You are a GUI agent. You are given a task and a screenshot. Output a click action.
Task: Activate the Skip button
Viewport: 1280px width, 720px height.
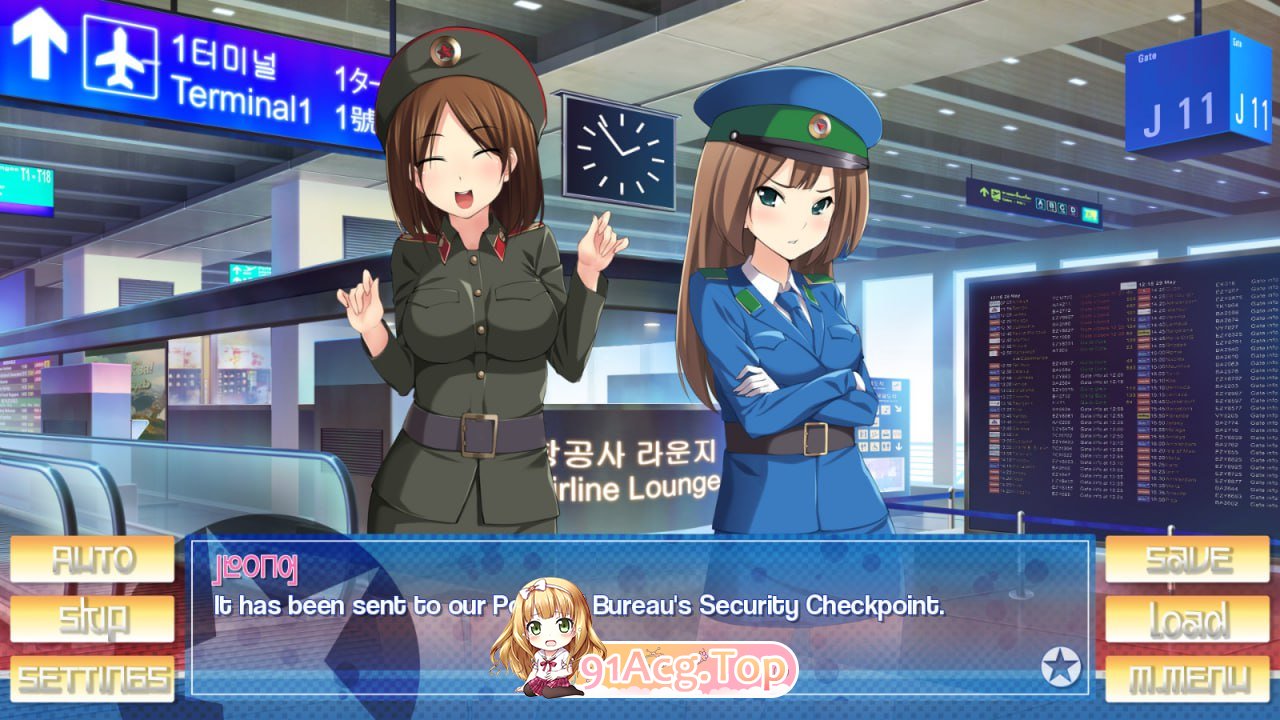click(x=92, y=619)
